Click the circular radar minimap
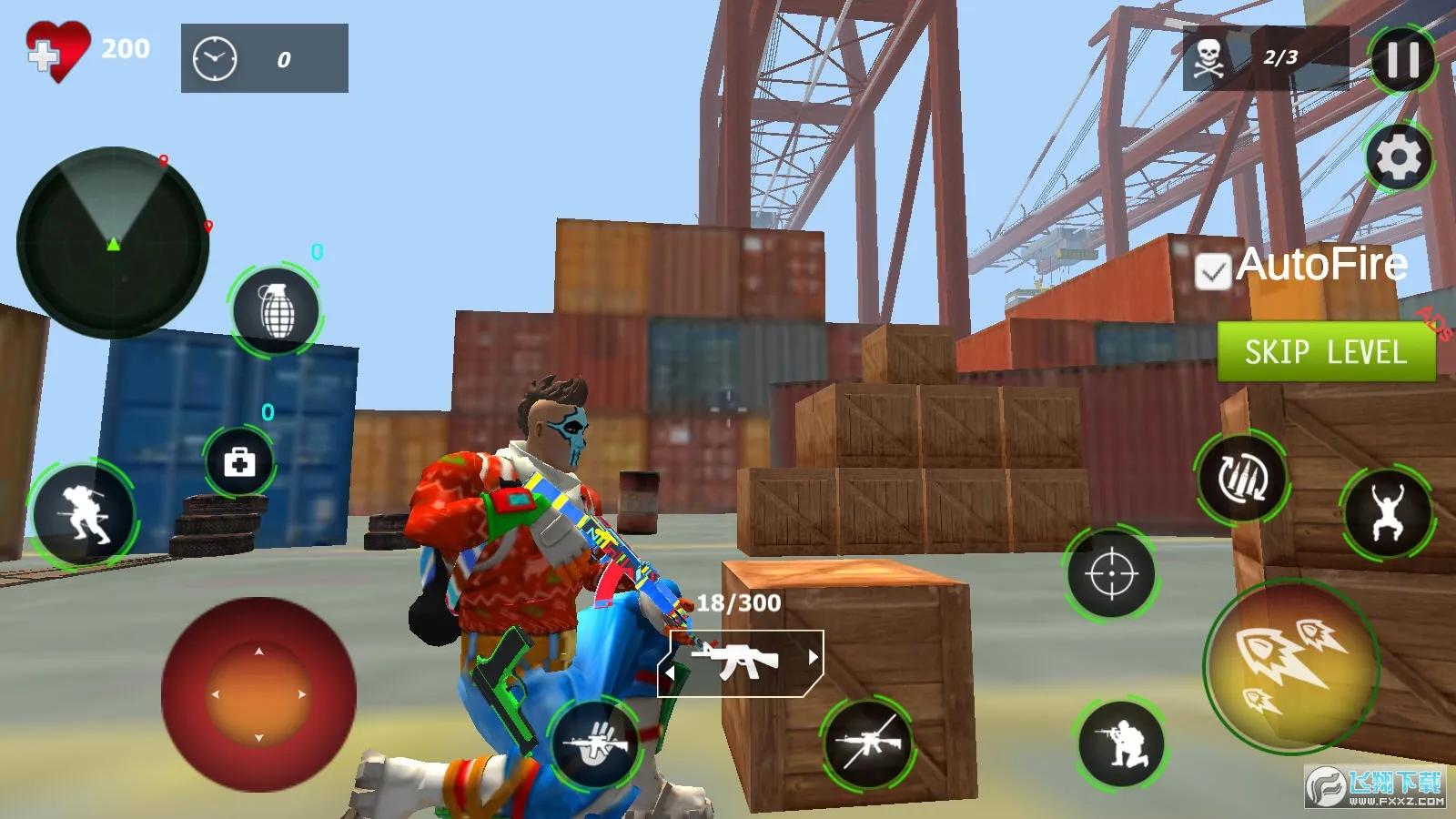This screenshot has width=1456, height=819. [x=113, y=242]
